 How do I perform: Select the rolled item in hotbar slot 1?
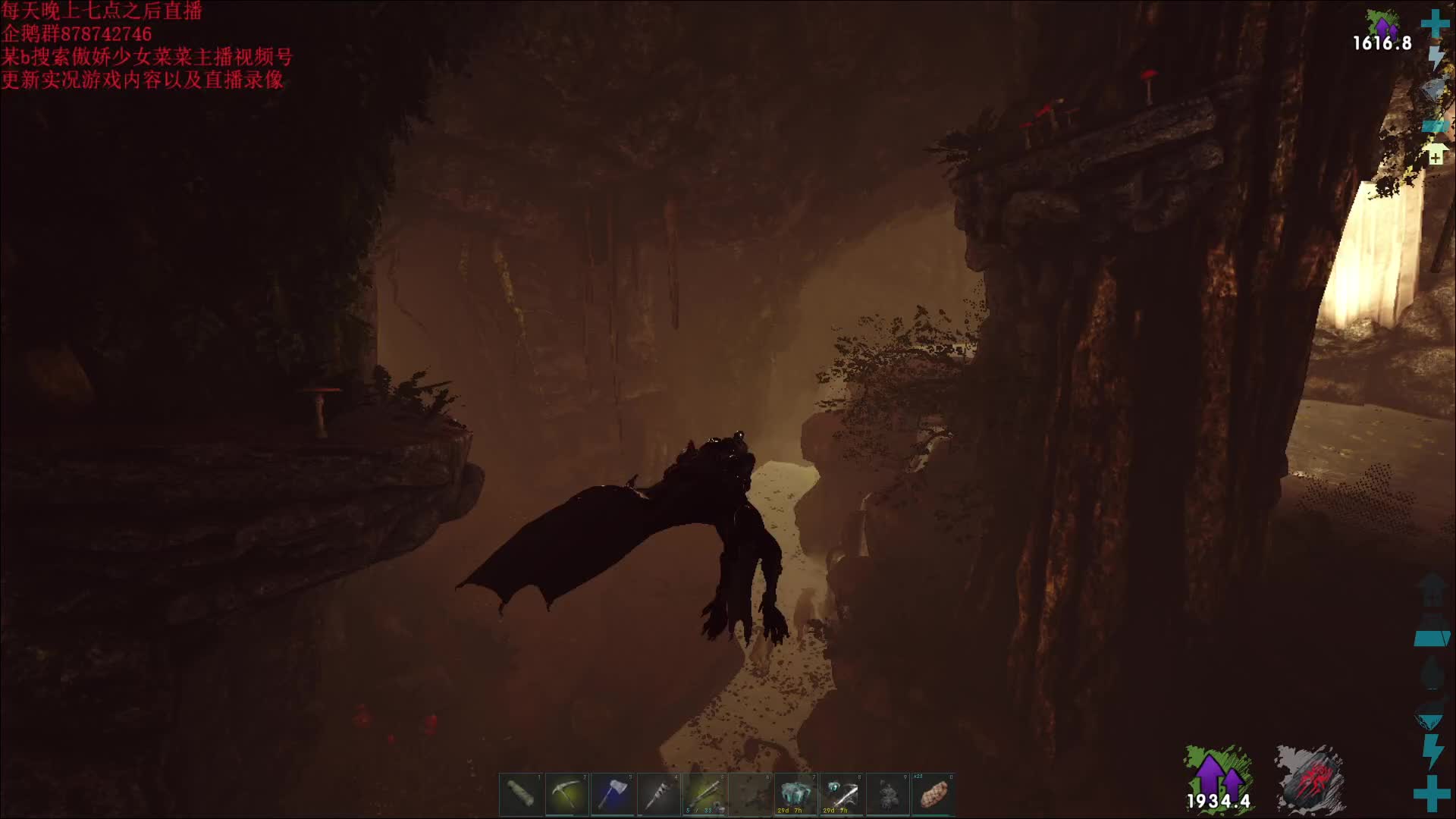pyautogui.click(x=521, y=795)
